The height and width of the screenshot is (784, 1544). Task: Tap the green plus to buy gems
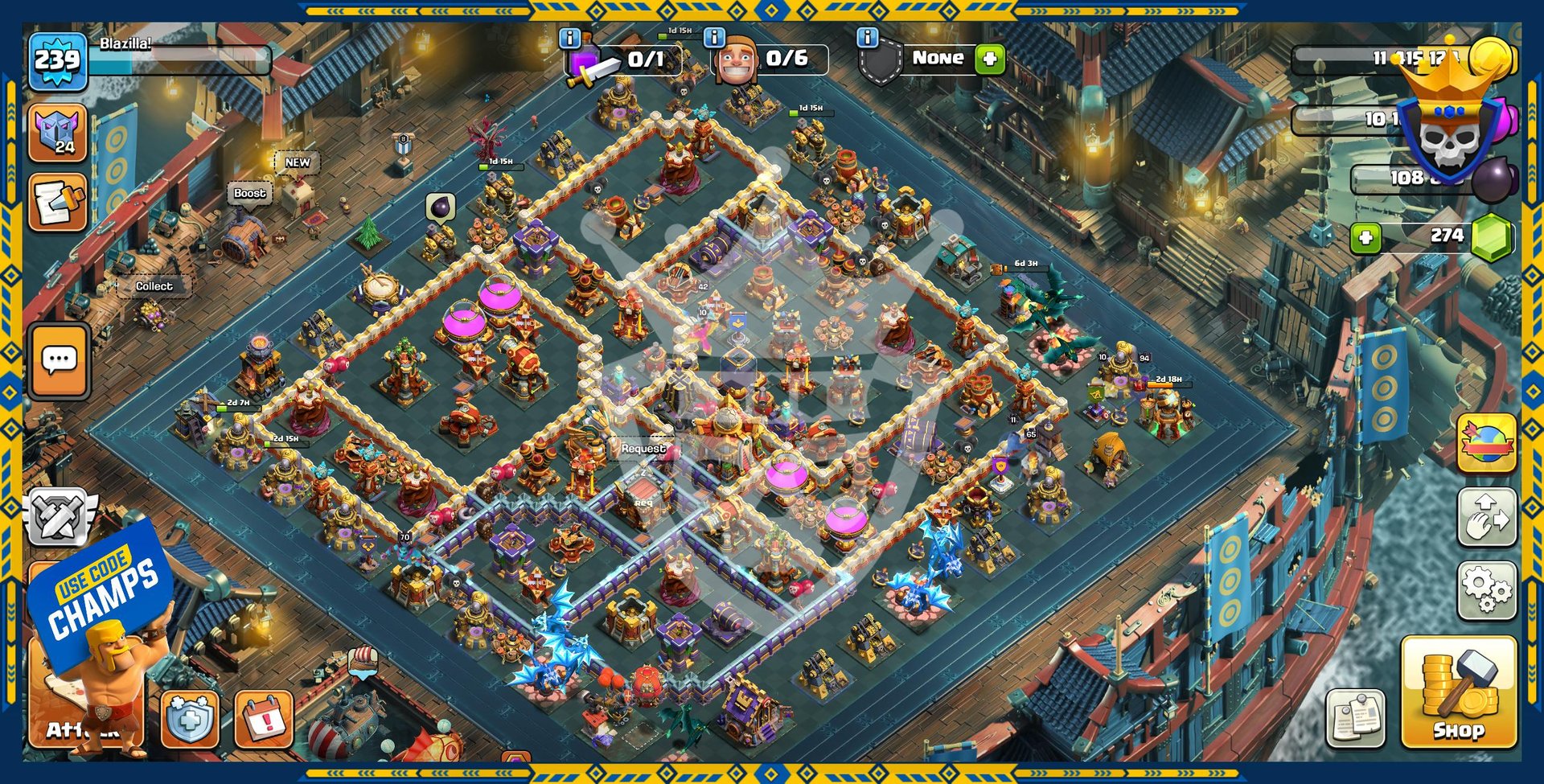(1365, 237)
